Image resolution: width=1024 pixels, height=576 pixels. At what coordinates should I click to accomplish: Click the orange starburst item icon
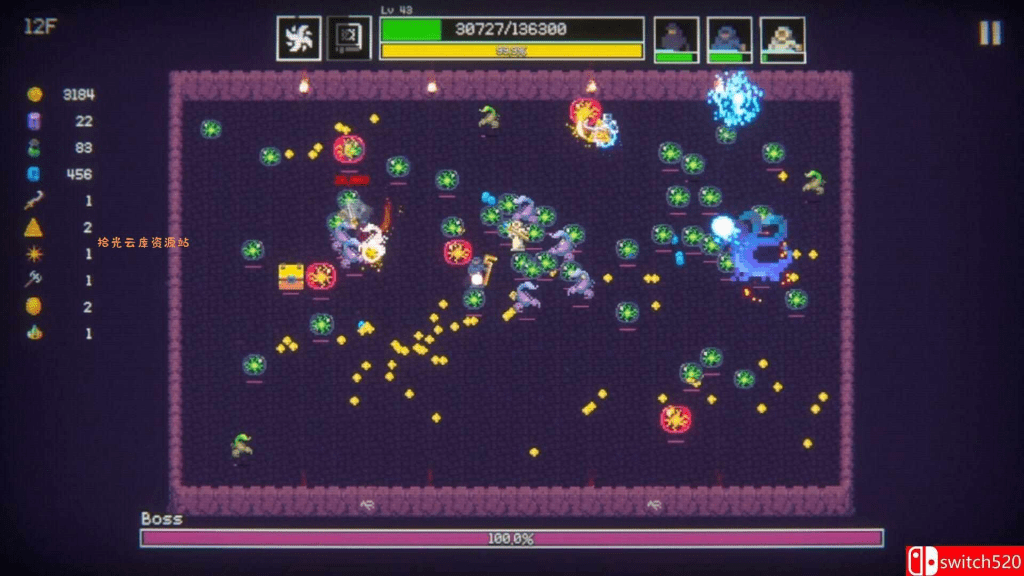pos(35,254)
